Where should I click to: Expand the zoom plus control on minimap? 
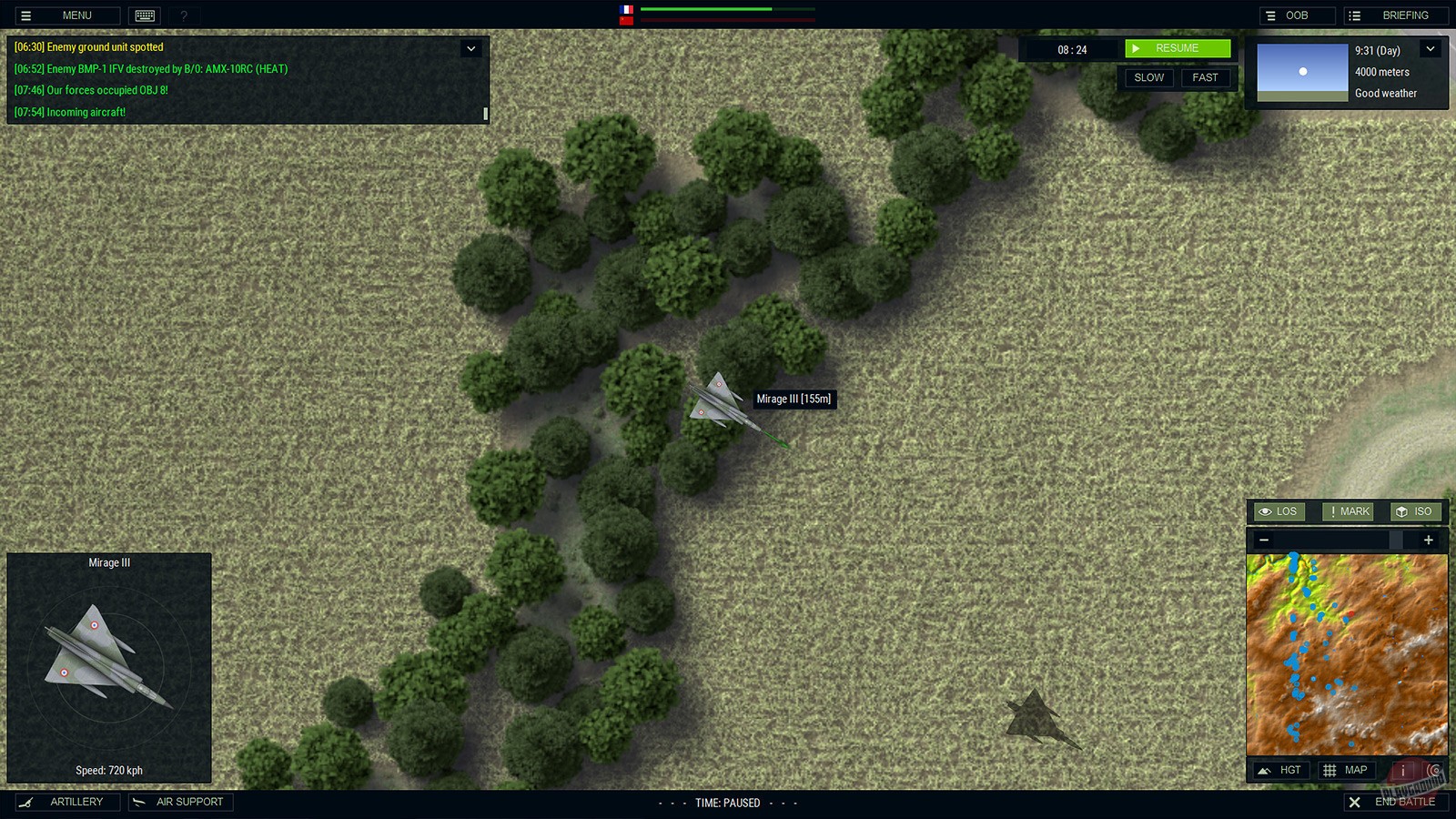(1428, 540)
